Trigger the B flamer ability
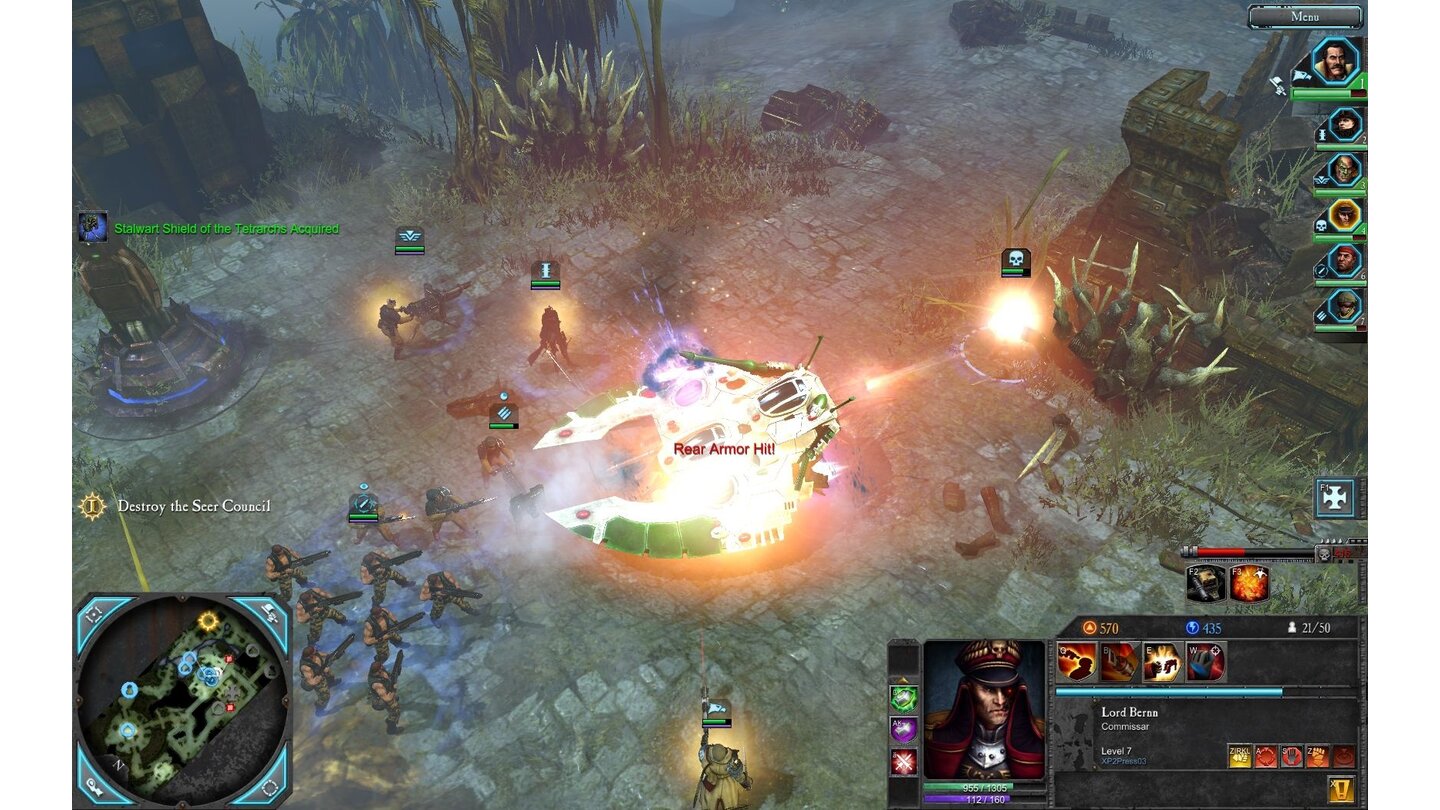 1120,662
